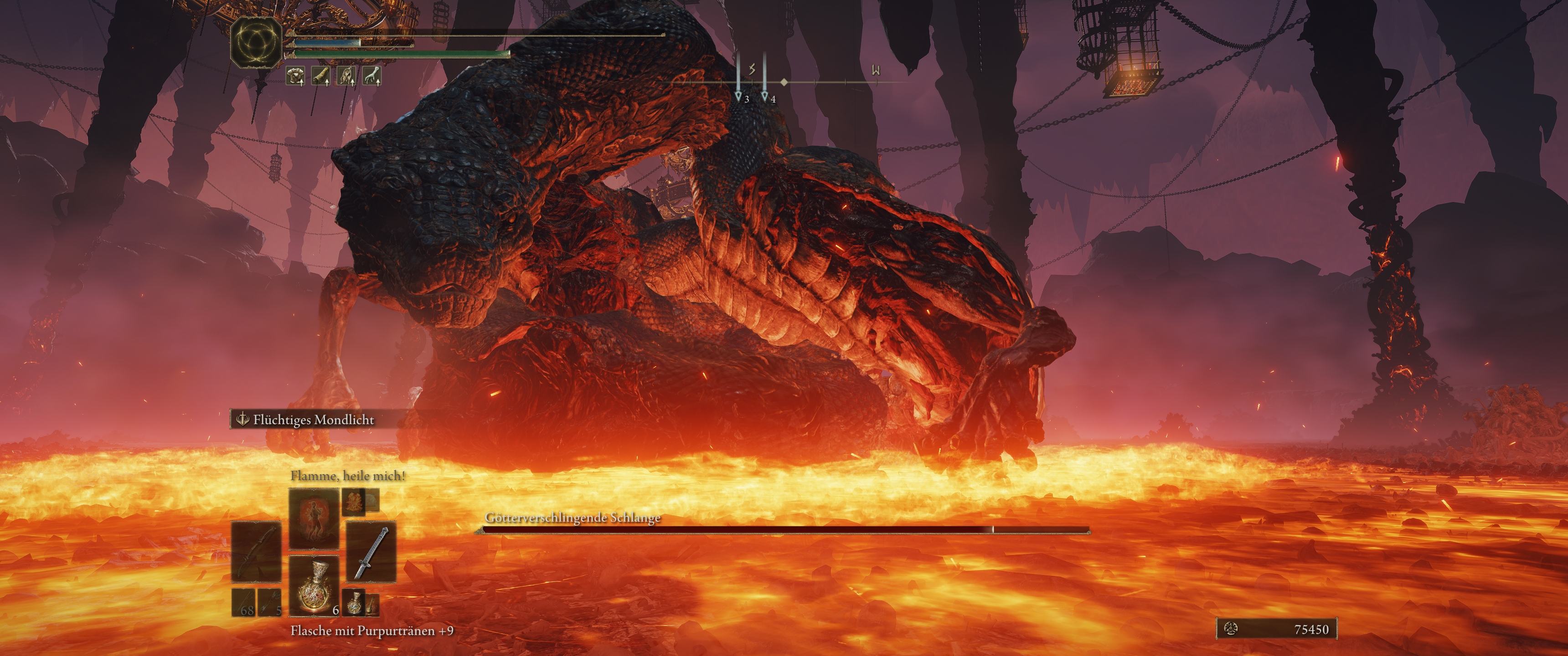Choose the arrow slot with 68 arrows

click(243, 603)
